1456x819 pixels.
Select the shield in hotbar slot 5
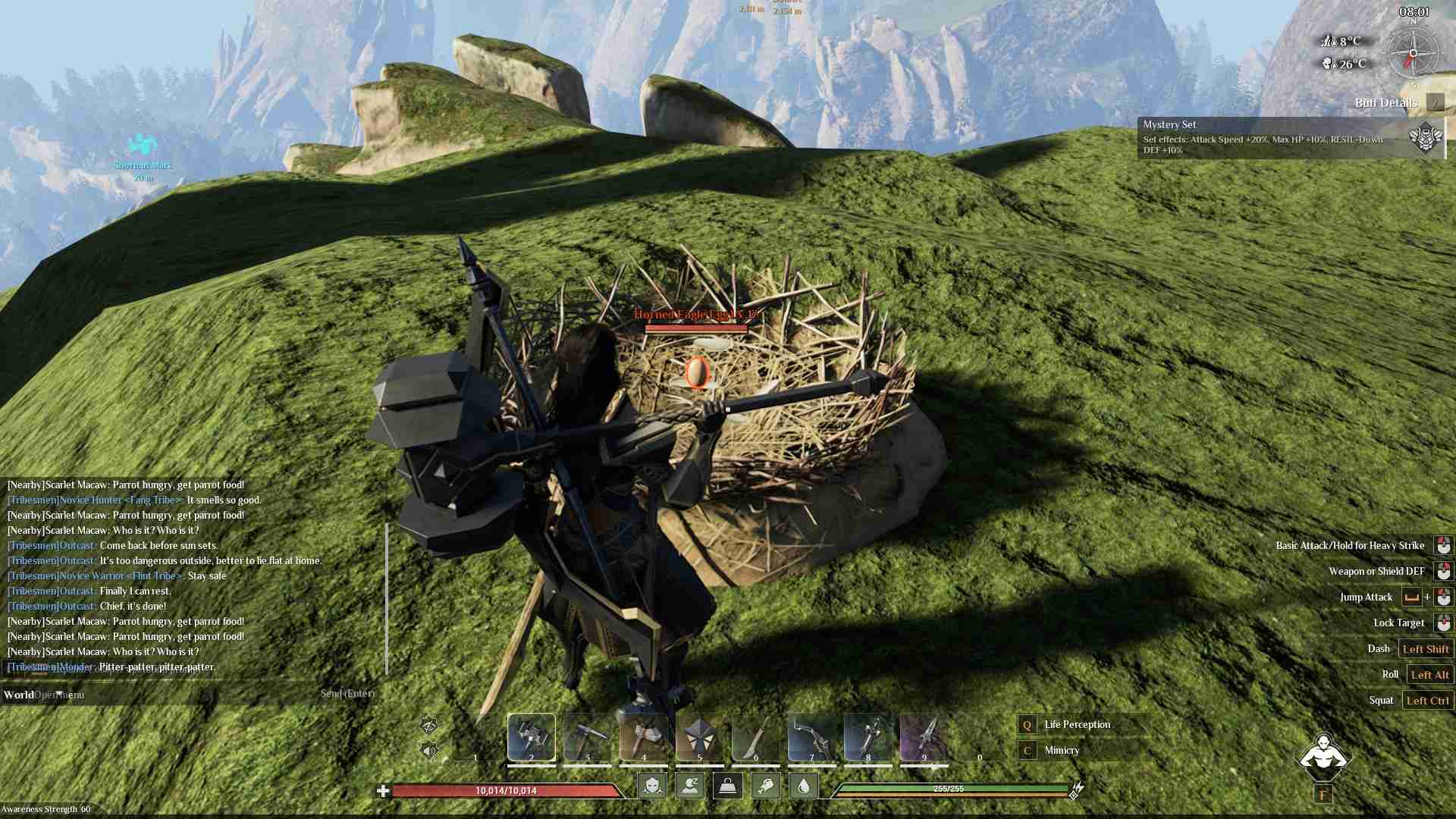coord(699,736)
